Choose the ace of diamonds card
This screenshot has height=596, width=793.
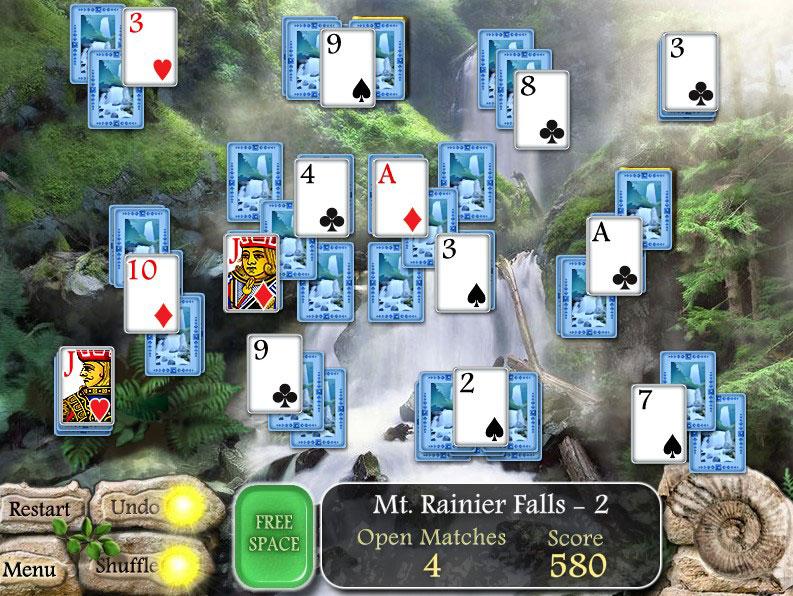click(398, 196)
